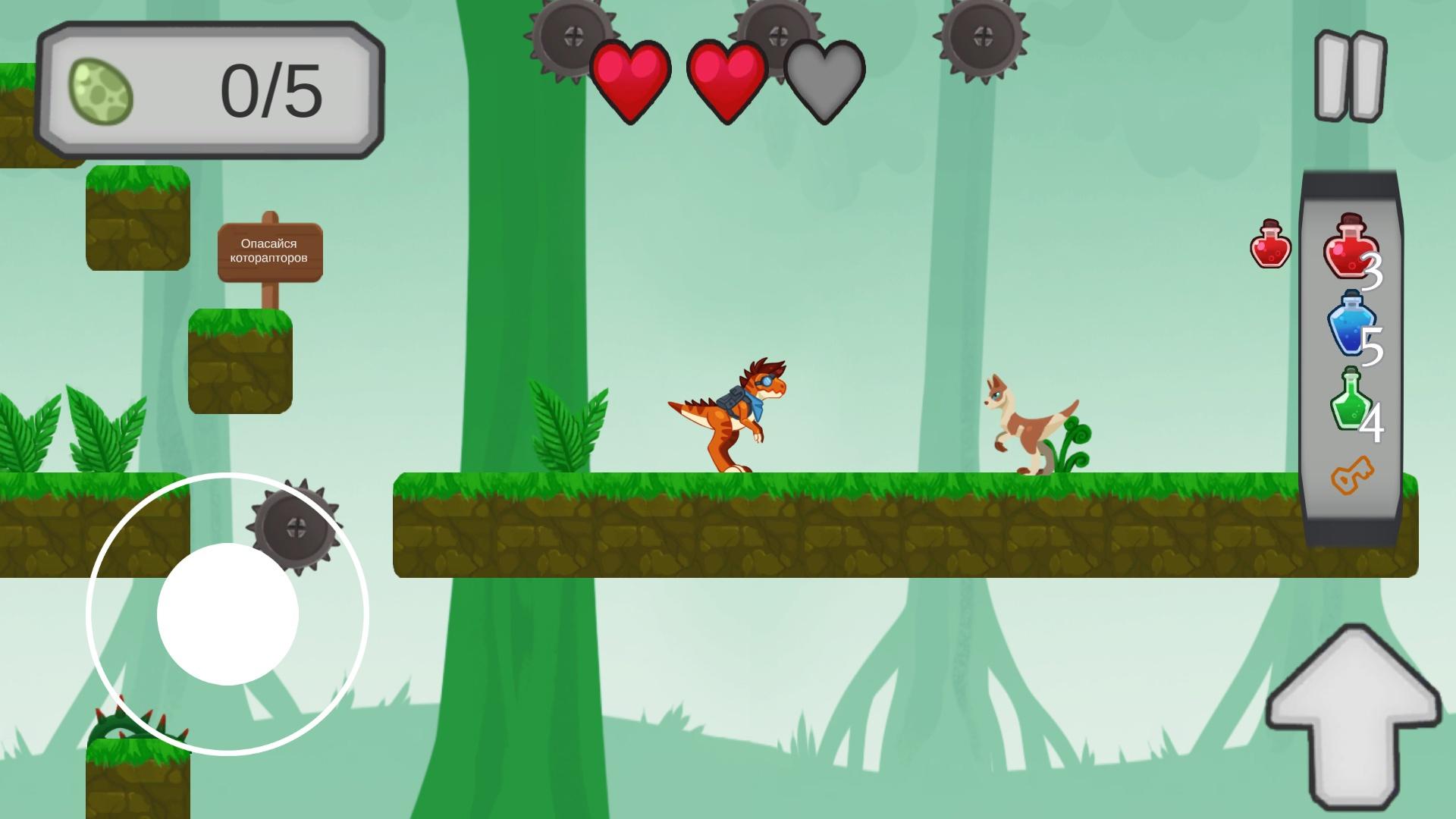Select the orange key slot

1352,476
